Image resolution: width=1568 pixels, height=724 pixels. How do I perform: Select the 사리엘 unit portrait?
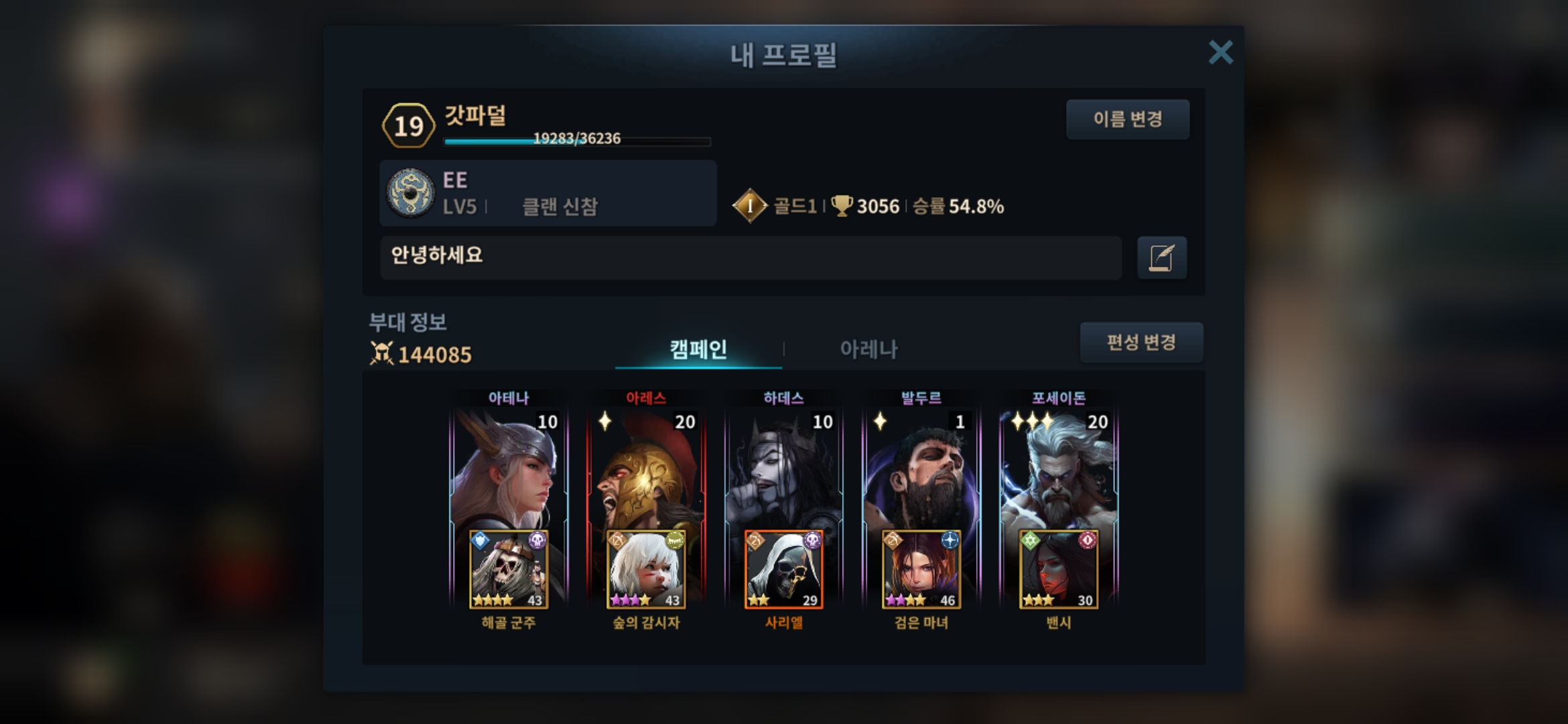tap(783, 570)
